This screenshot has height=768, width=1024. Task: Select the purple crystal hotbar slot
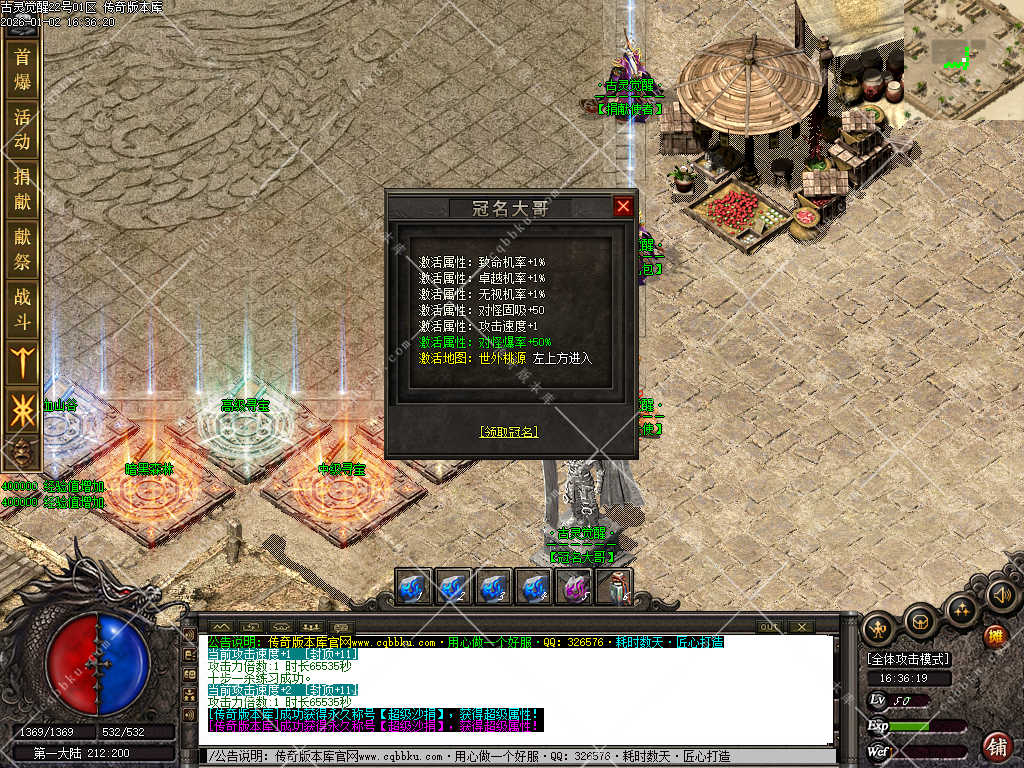pyautogui.click(x=575, y=587)
